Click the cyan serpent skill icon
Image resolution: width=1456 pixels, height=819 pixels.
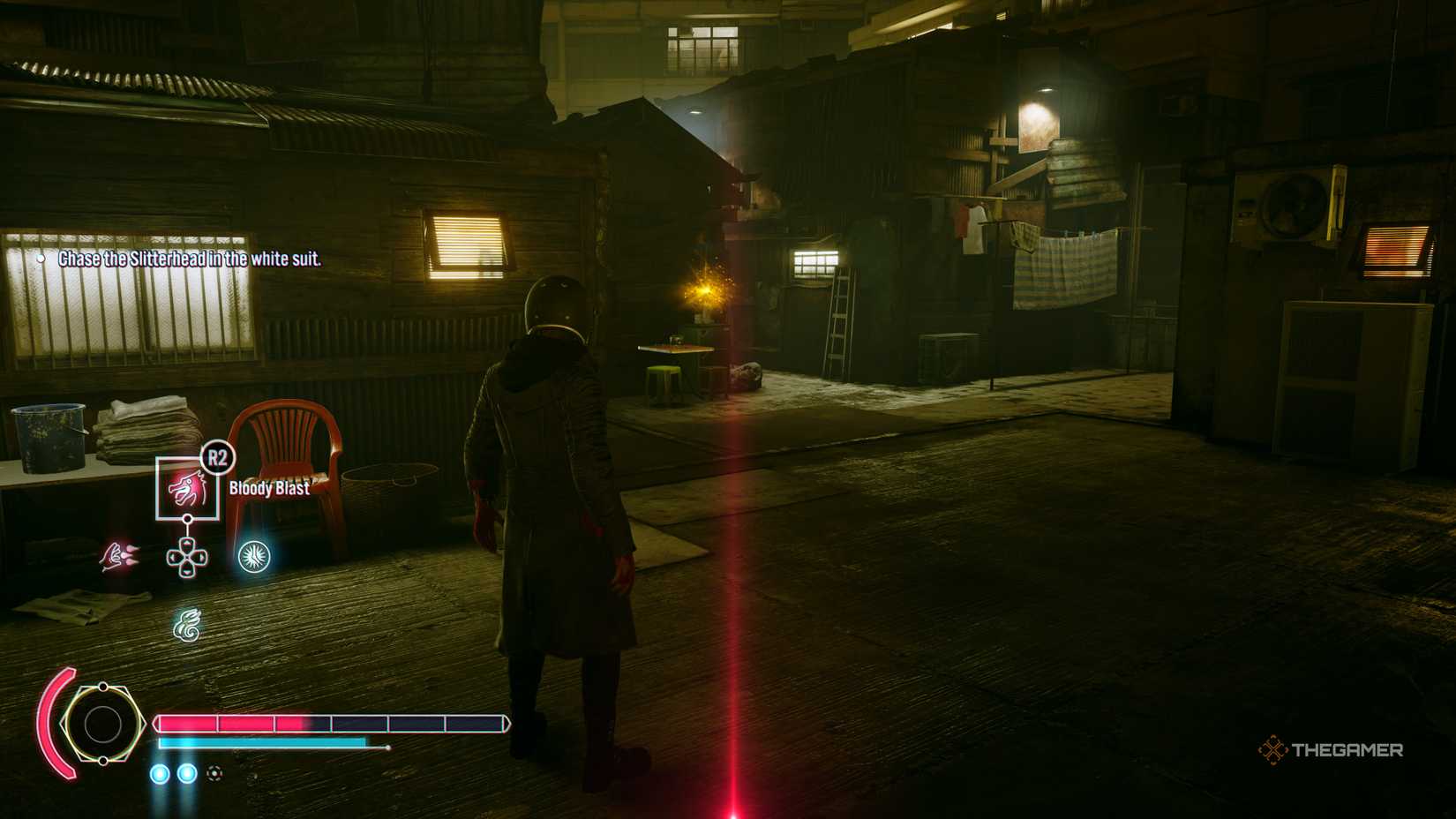point(186,624)
